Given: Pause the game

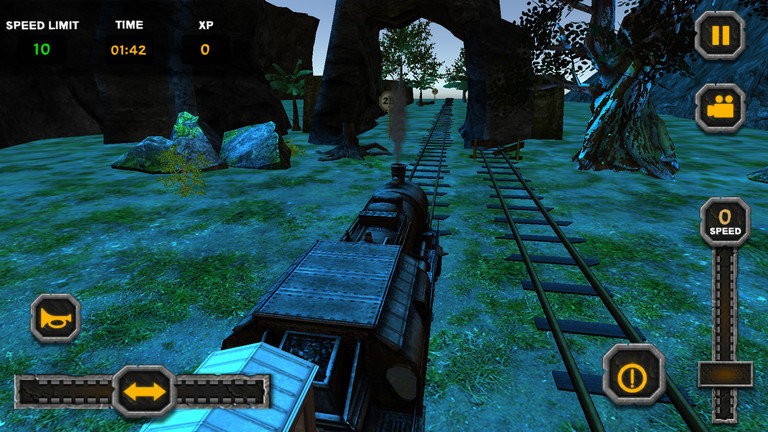Looking at the screenshot, I should [x=720, y=36].
